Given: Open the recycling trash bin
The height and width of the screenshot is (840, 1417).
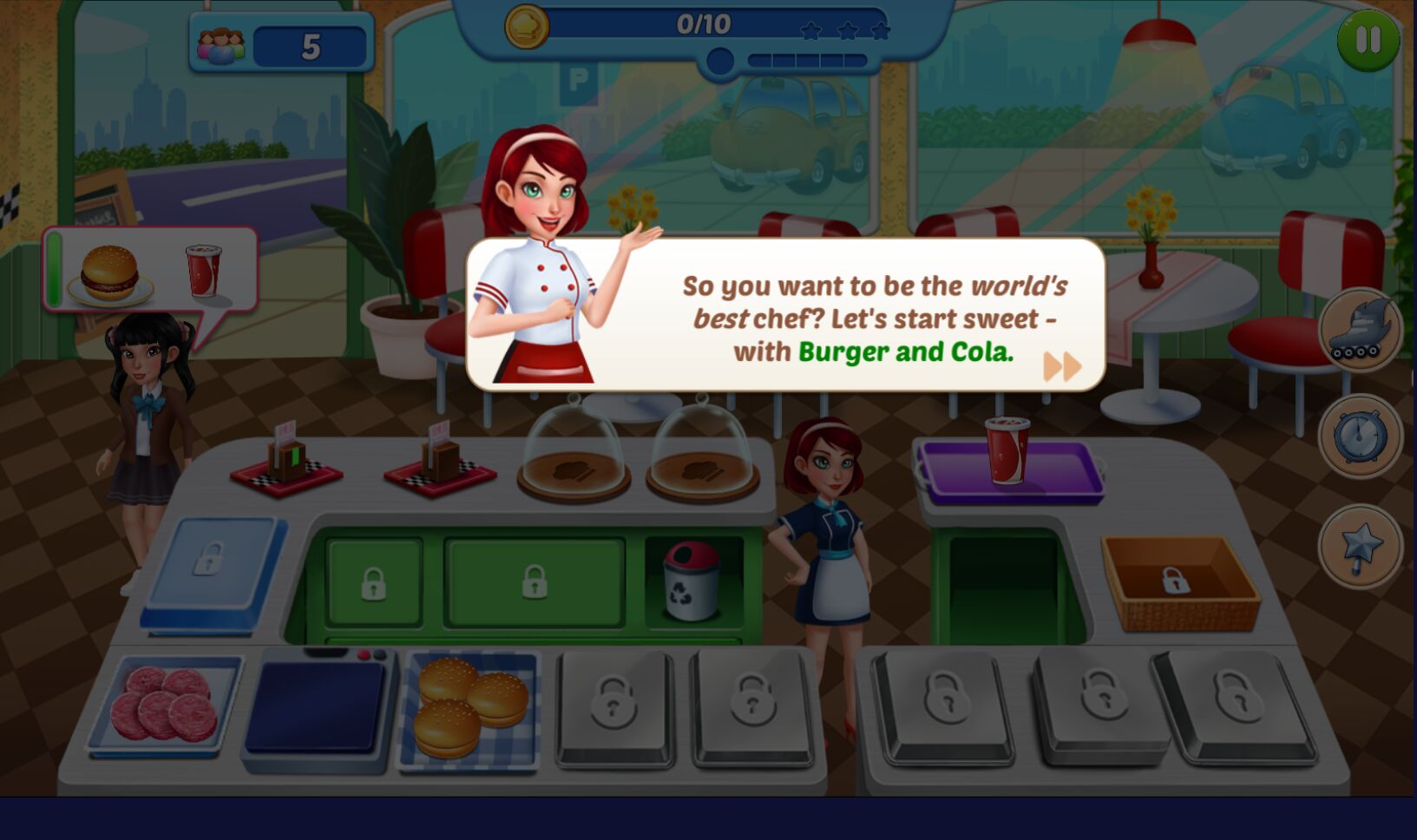Looking at the screenshot, I should (x=692, y=581).
